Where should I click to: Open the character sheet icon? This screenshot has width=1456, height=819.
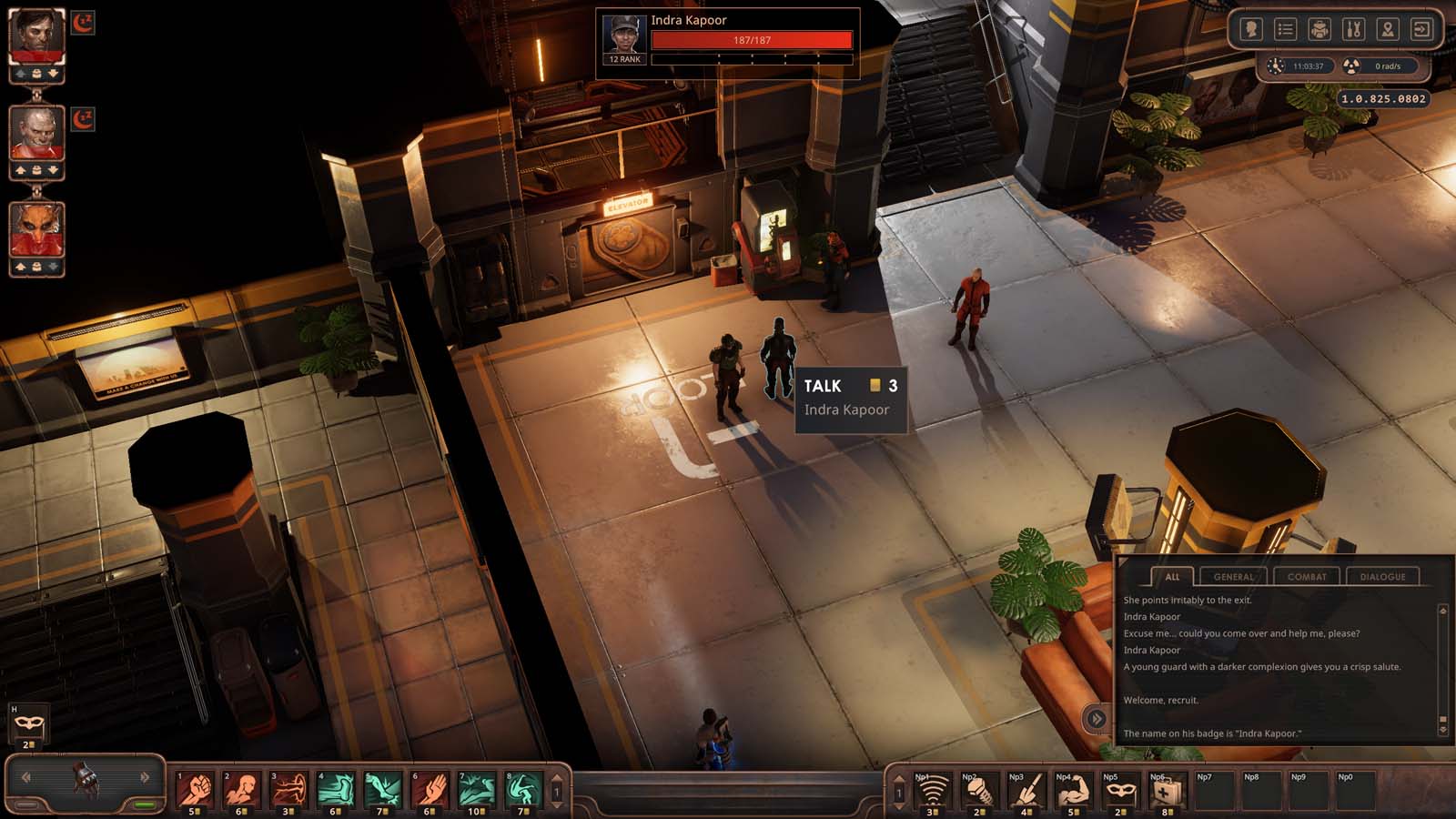(1252, 29)
